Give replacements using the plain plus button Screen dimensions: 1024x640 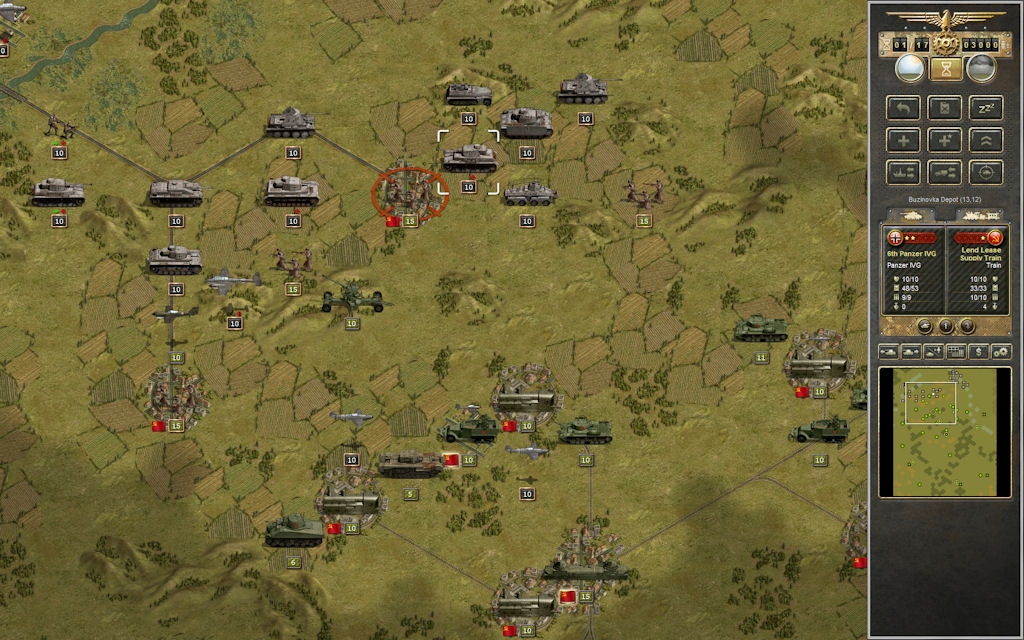(x=903, y=139)
